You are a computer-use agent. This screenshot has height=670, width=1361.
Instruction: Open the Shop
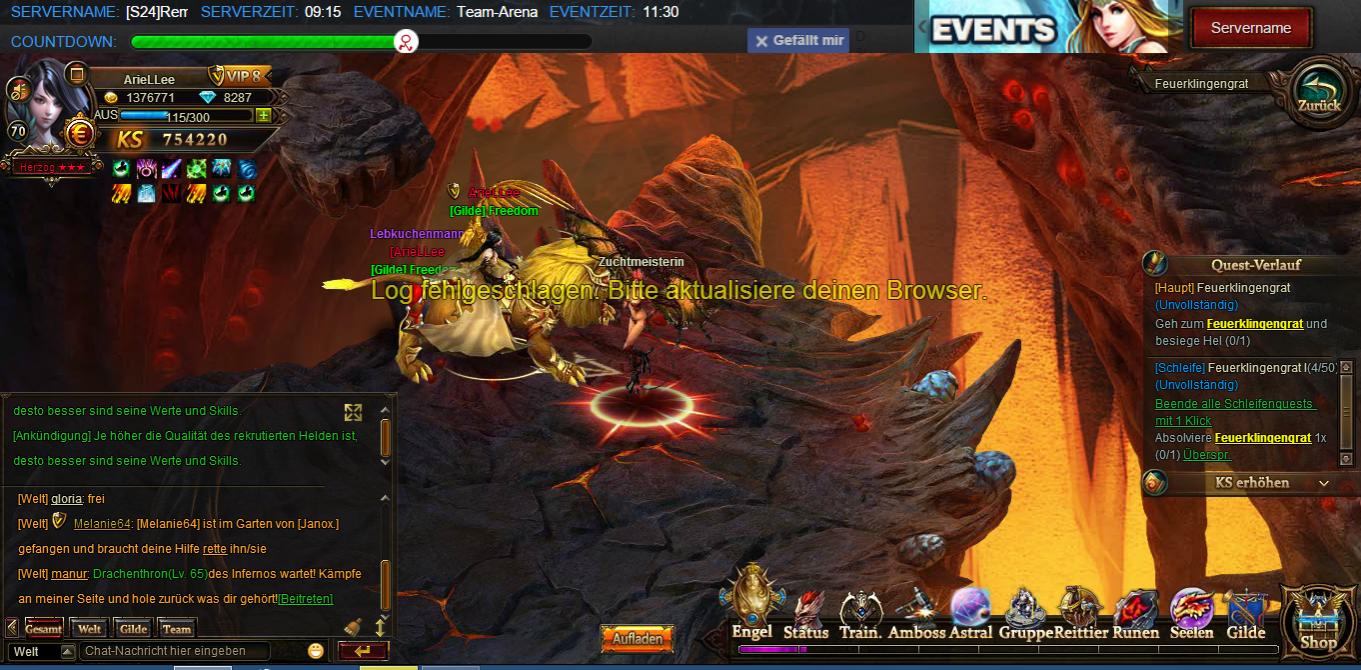coord(1318,622)
